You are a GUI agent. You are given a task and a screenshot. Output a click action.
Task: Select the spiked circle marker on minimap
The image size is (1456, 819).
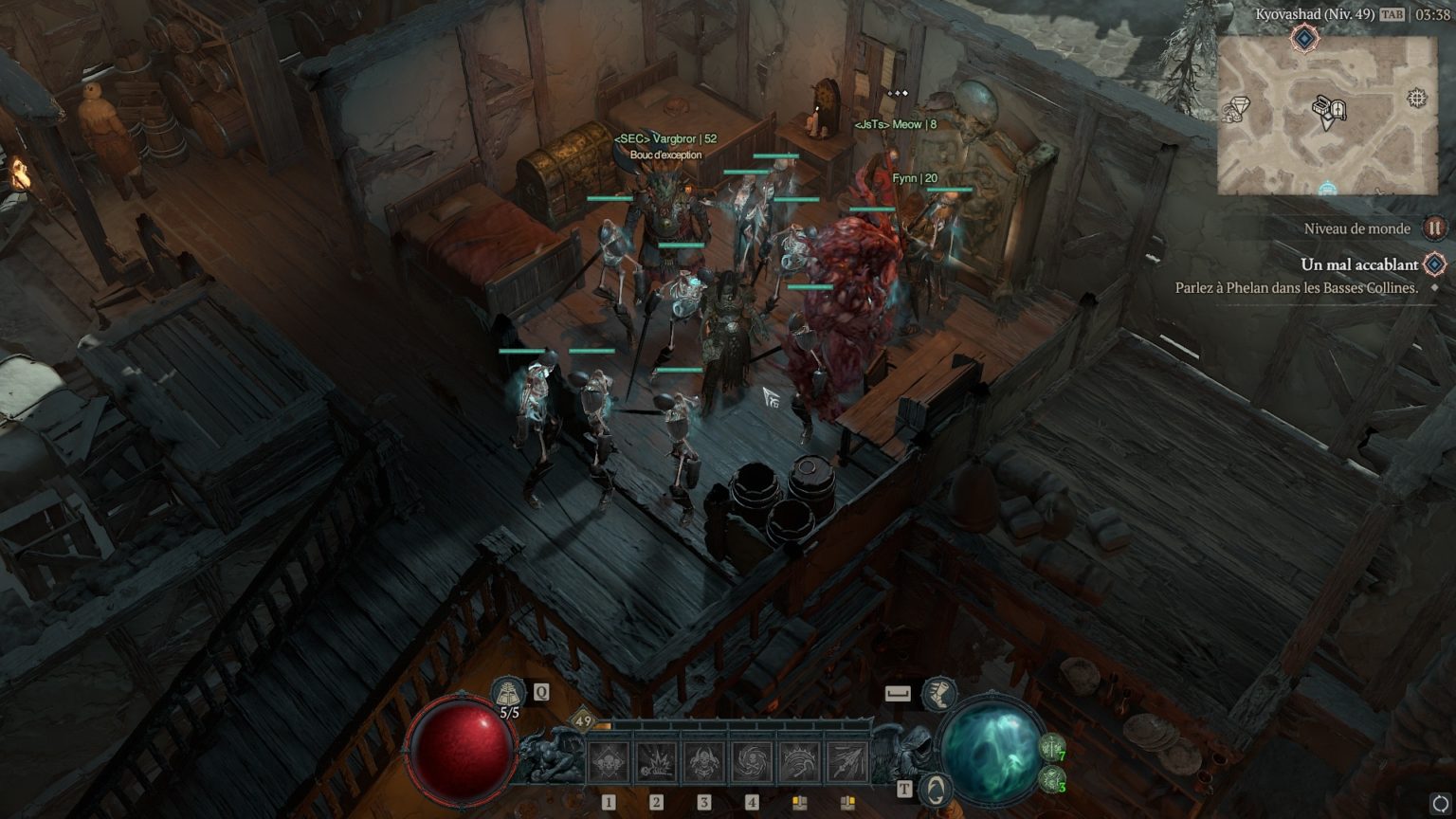[x=1416, y=99]
